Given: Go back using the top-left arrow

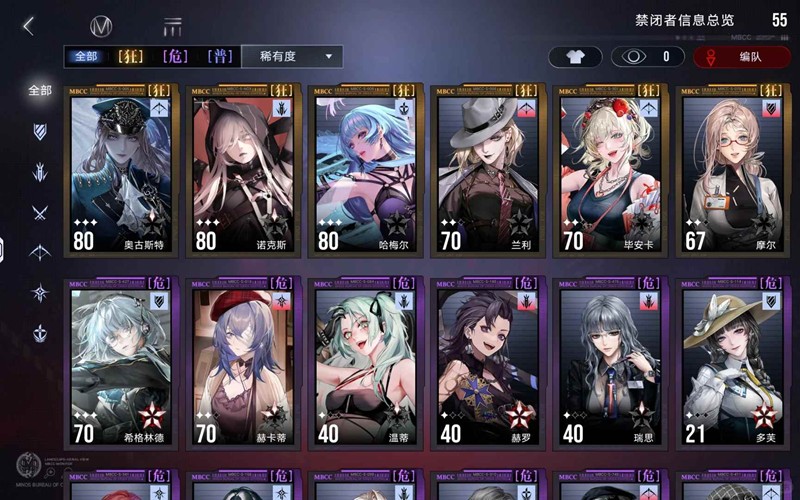Looking at the screenshot, I should coord(28,26).
